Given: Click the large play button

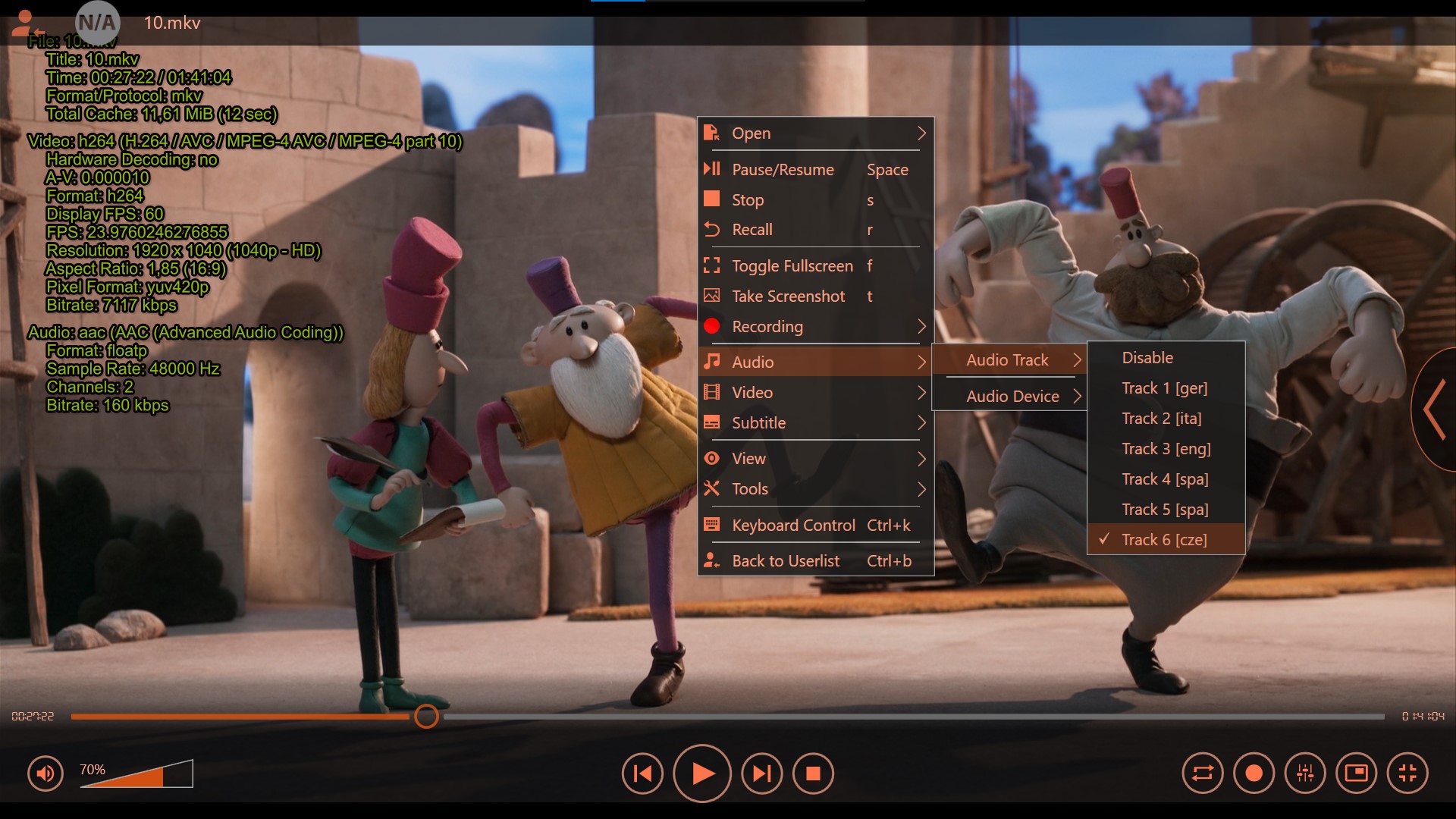Looking at the screenshot, I should pos(702,773).
